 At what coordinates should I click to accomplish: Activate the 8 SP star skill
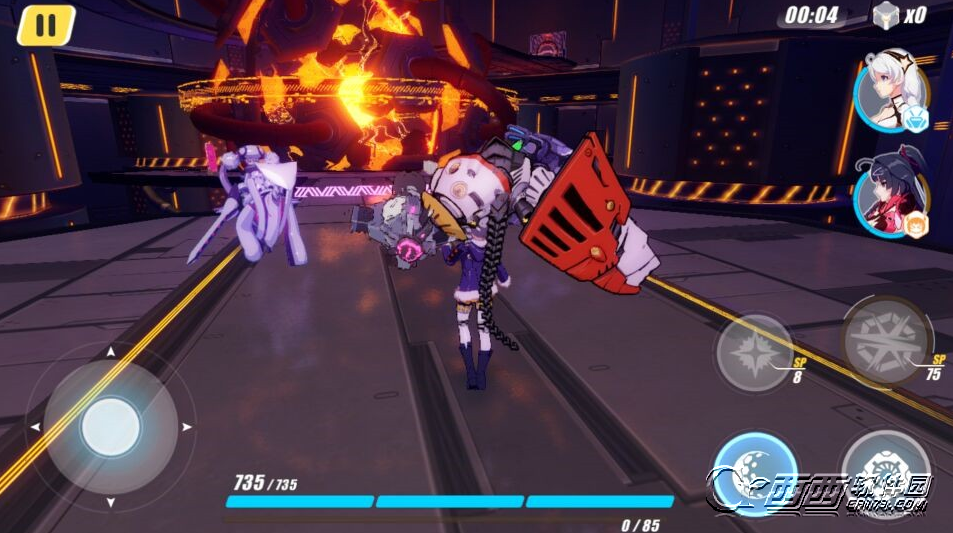(754, 352)
